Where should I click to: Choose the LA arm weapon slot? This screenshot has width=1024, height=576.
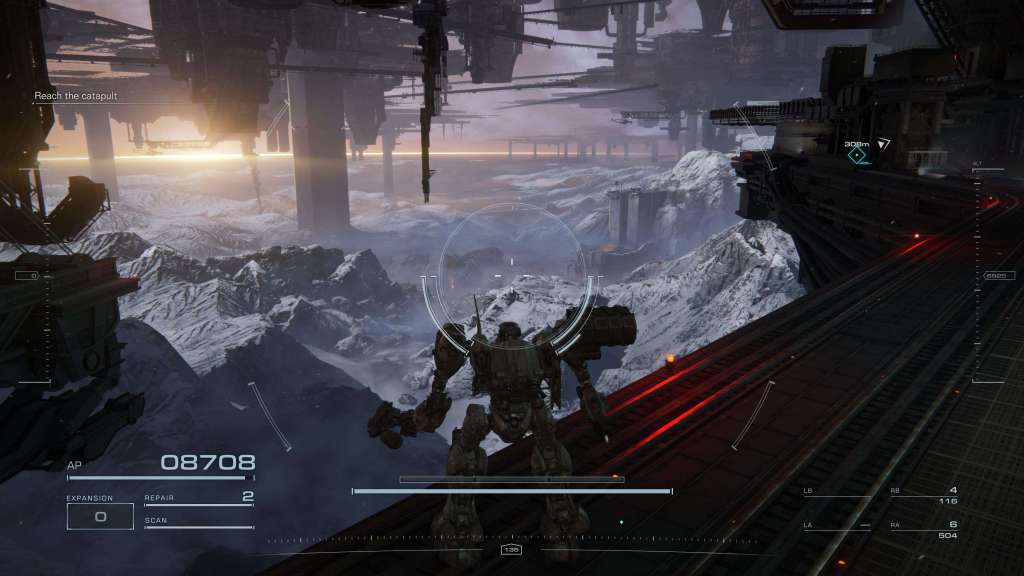pos(837,526)
